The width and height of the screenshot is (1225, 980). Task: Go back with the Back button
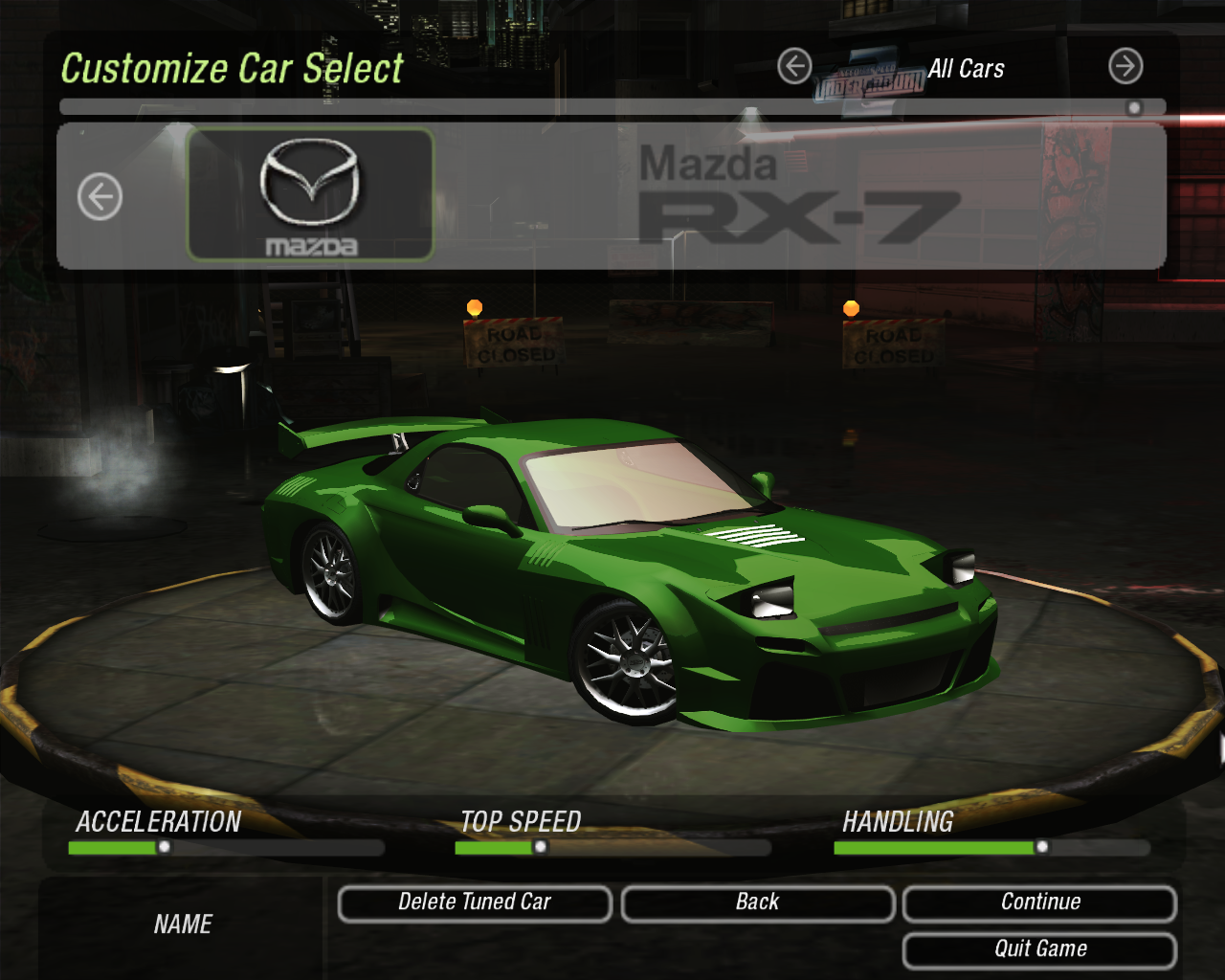pos(757,903)
